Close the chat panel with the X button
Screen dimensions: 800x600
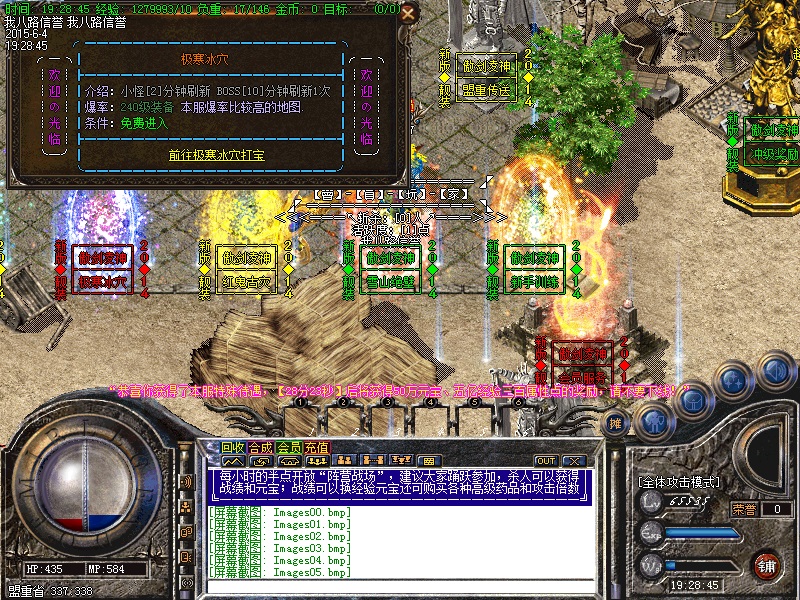(573, 460)
